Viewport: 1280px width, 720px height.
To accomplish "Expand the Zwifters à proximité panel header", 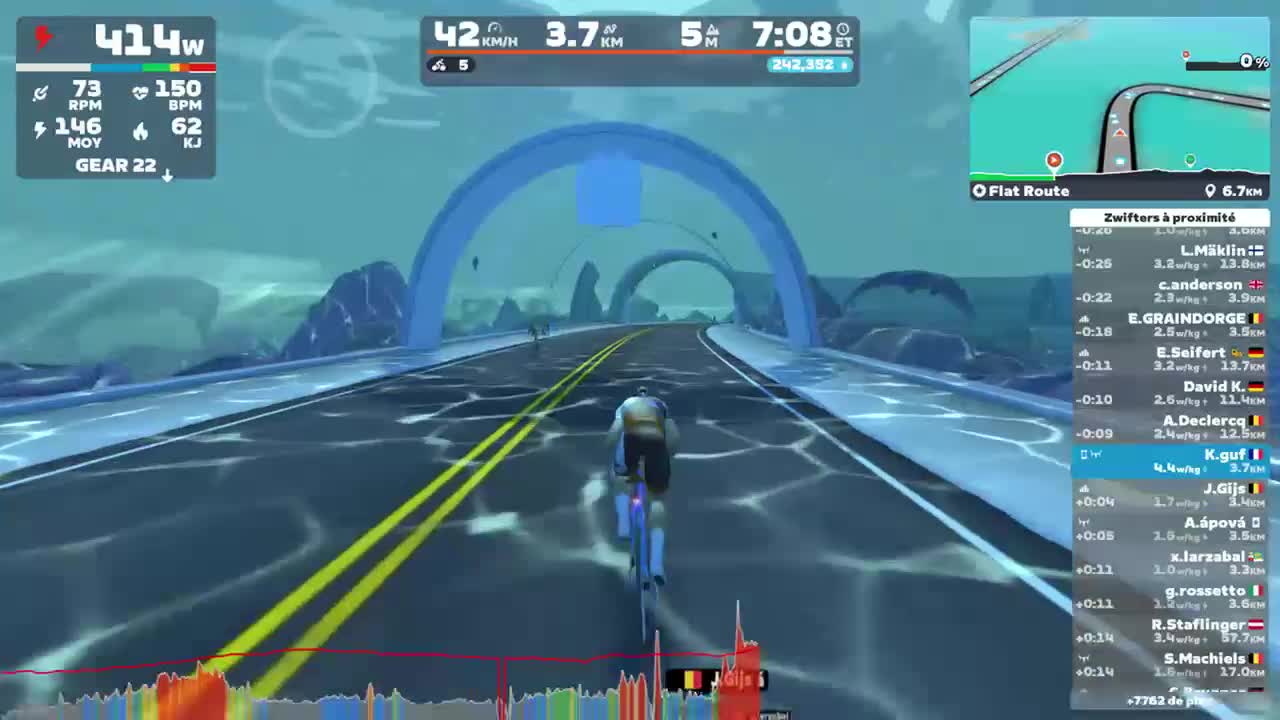I will (1170, 217).
